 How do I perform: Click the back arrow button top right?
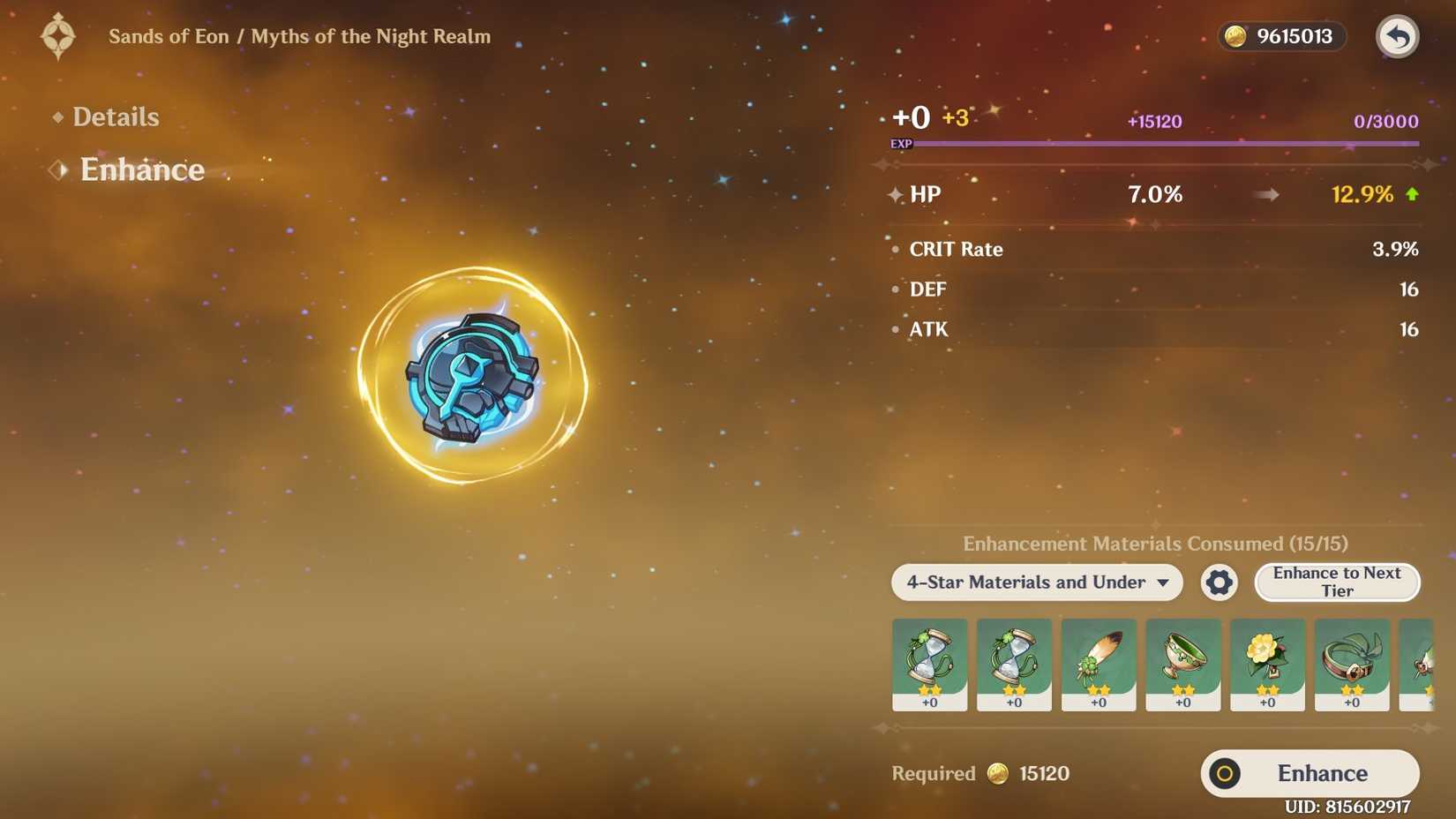(1397, 36)
